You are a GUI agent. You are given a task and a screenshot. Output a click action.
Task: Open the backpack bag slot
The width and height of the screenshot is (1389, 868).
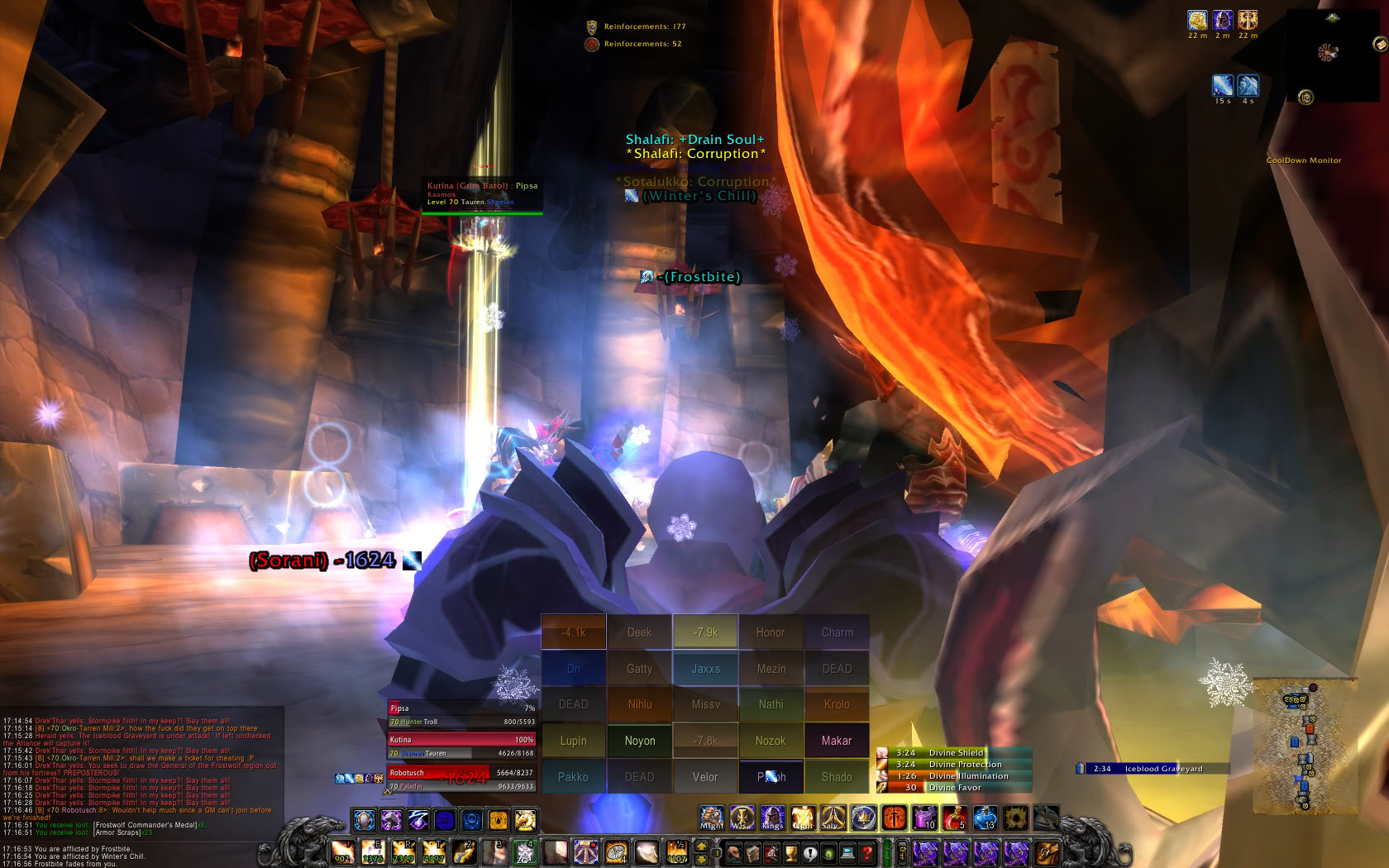coord(1047,852)
